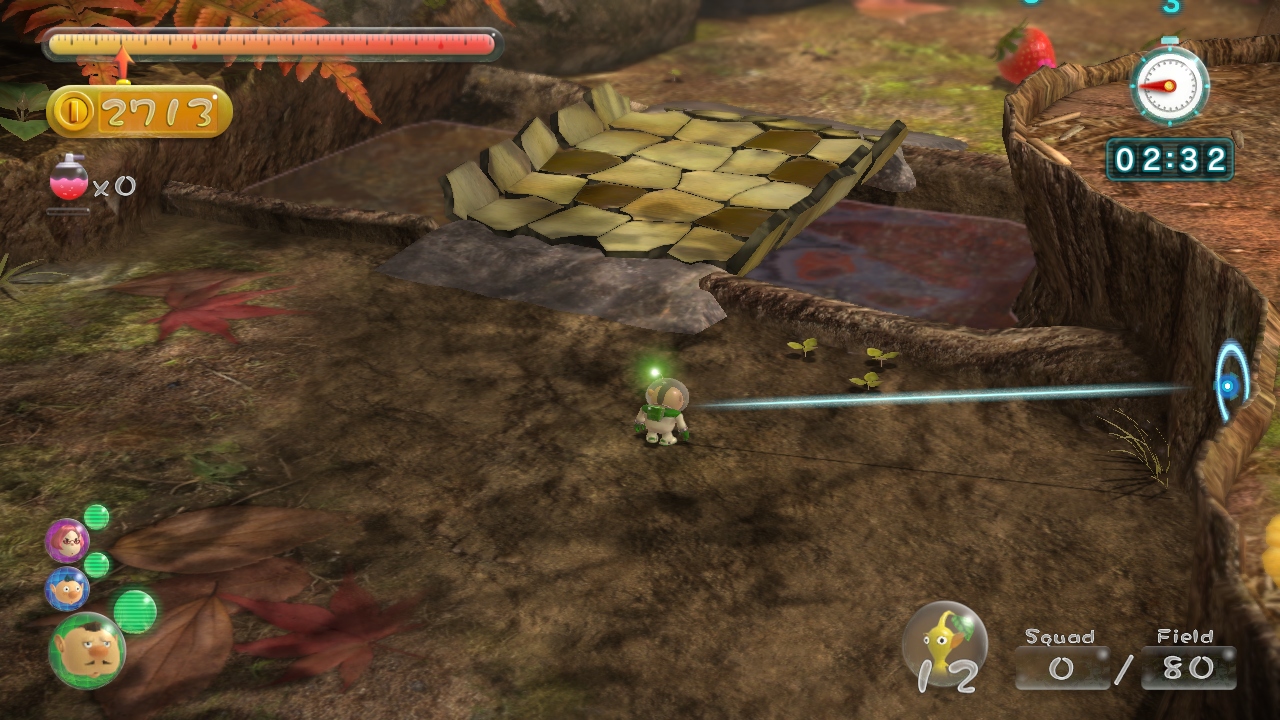Select Alph's blue leader portrait
The image size is (1280, 720).
(x=67, y=589)
